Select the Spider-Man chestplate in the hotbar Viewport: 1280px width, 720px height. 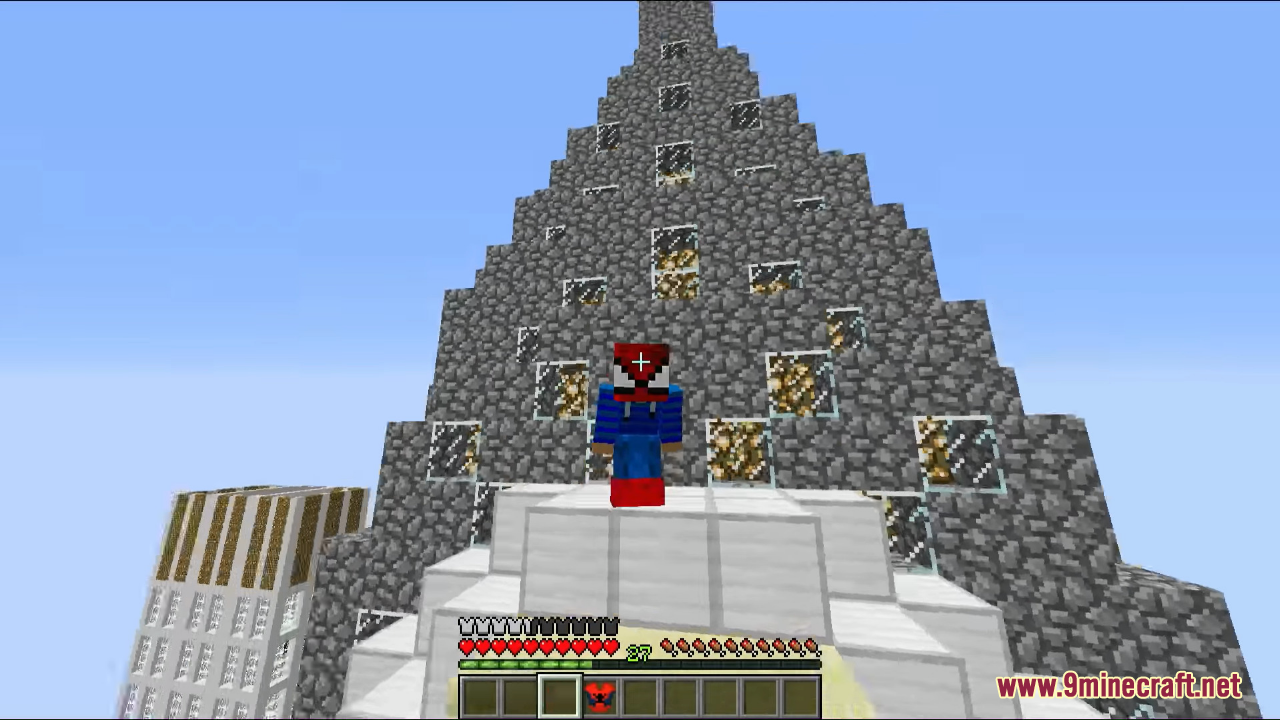[x=598, y=696]
